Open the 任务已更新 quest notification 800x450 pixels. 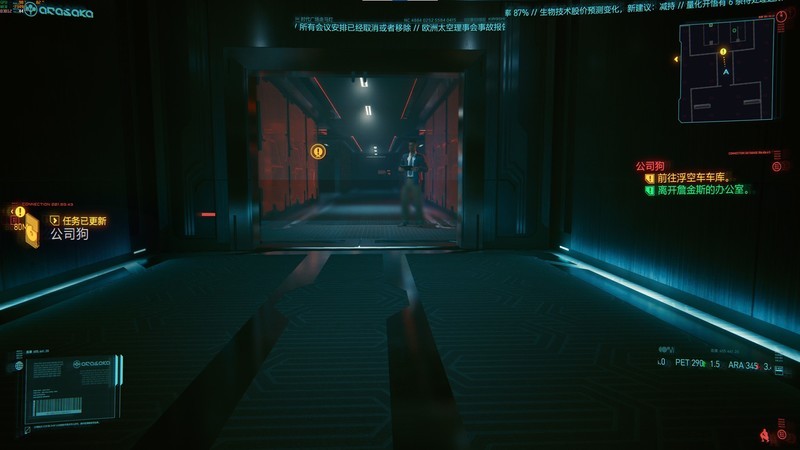point(84,221)
